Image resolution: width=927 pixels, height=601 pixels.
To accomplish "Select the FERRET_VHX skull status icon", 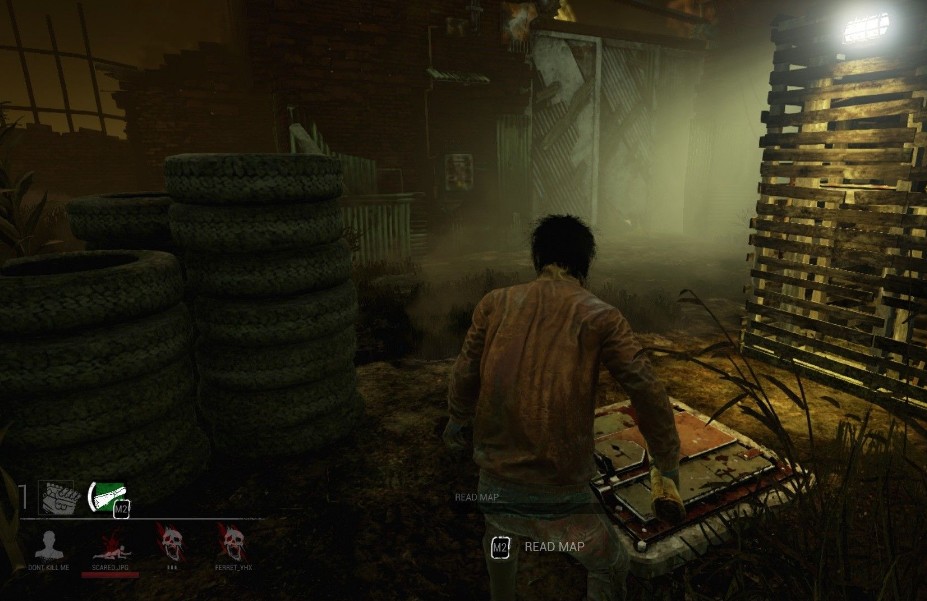I will [232, 543].
